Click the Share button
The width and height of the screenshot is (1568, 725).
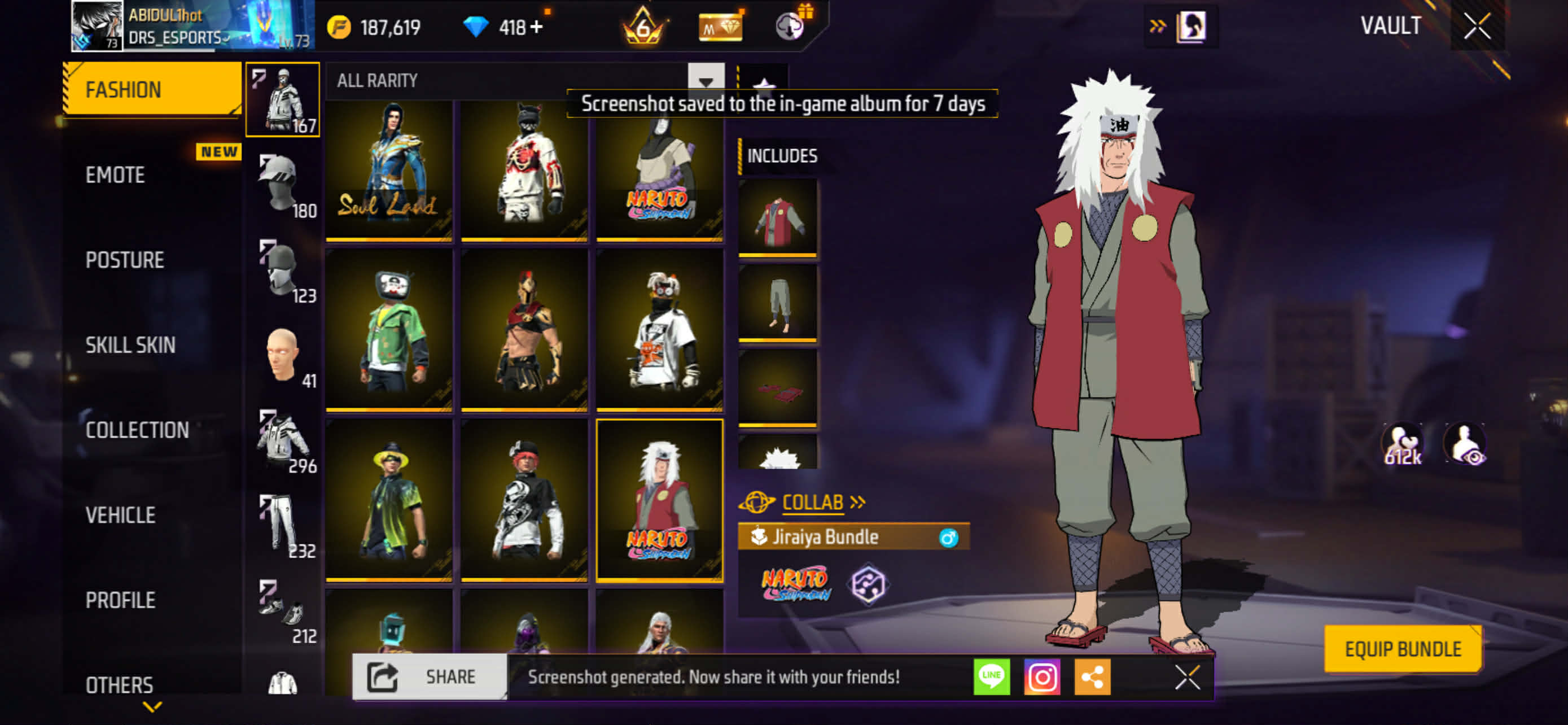tap(430, 677)
